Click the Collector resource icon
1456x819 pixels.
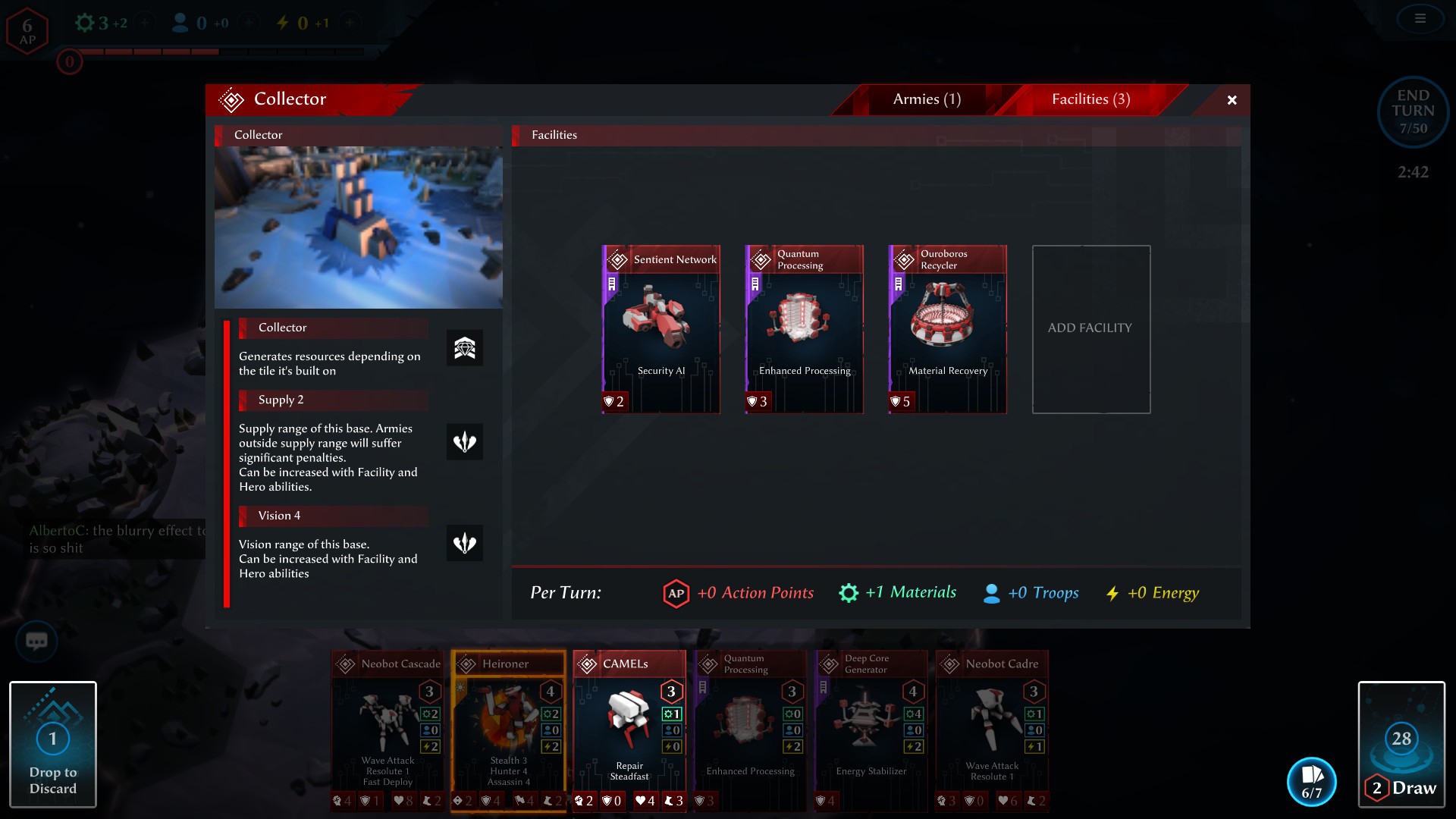(x=464, y=349)
